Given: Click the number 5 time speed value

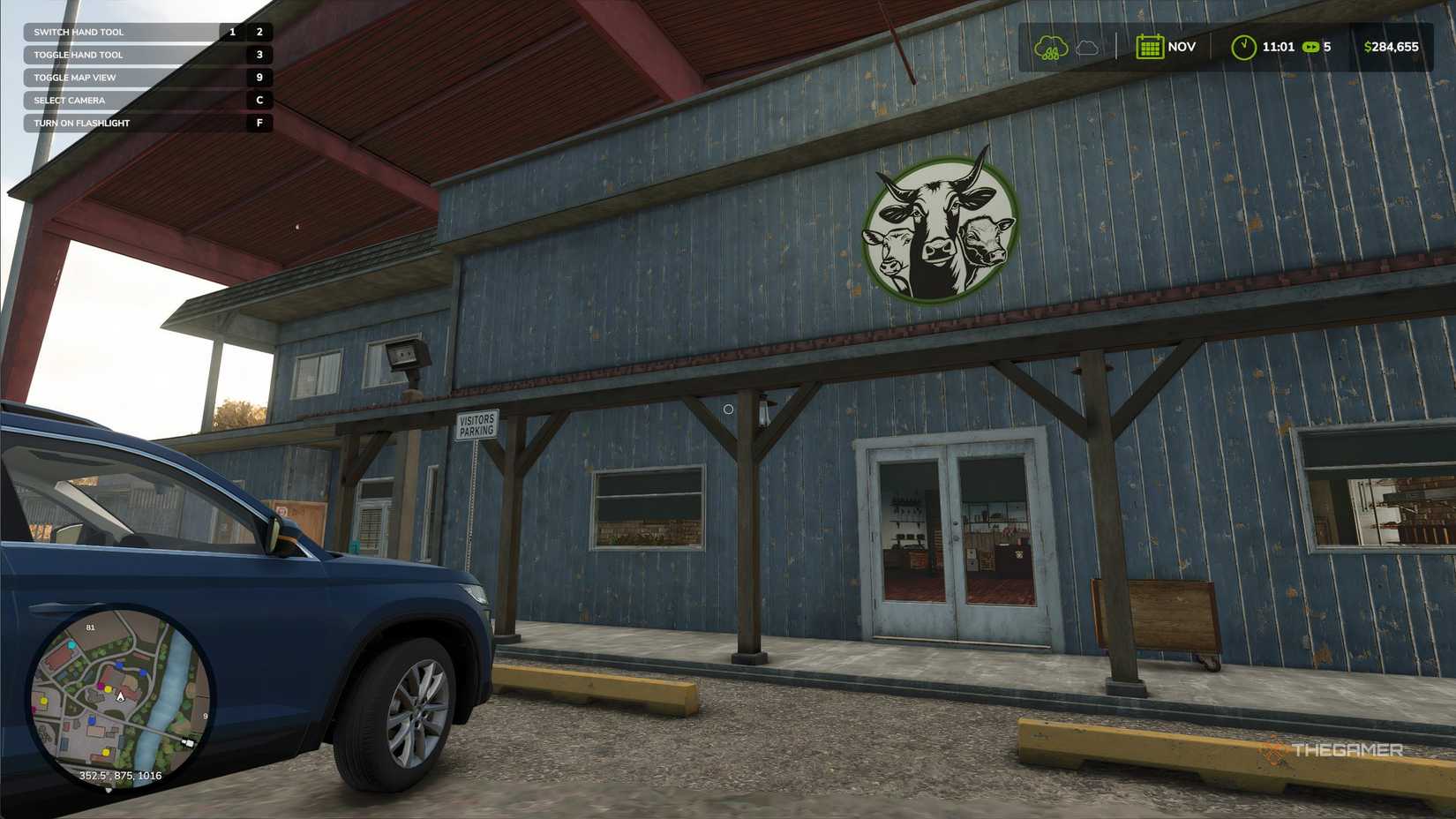Looking at the screenshot, I should (1325, 48).
